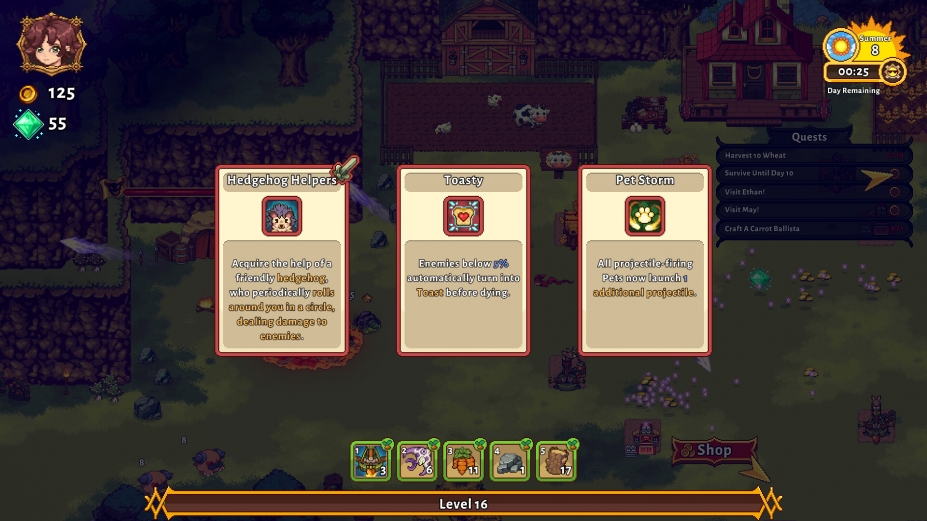Screen dimensions: 927x521
Task: Open the Shop
Action: tap(709, 451)
